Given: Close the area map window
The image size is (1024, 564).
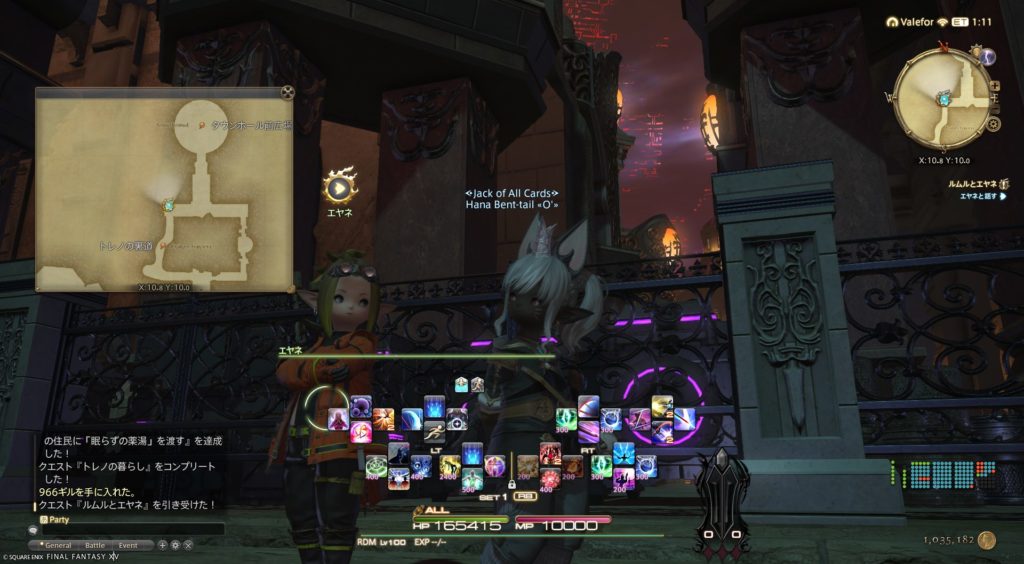Looking at the screenshot, I should (287, 94).
